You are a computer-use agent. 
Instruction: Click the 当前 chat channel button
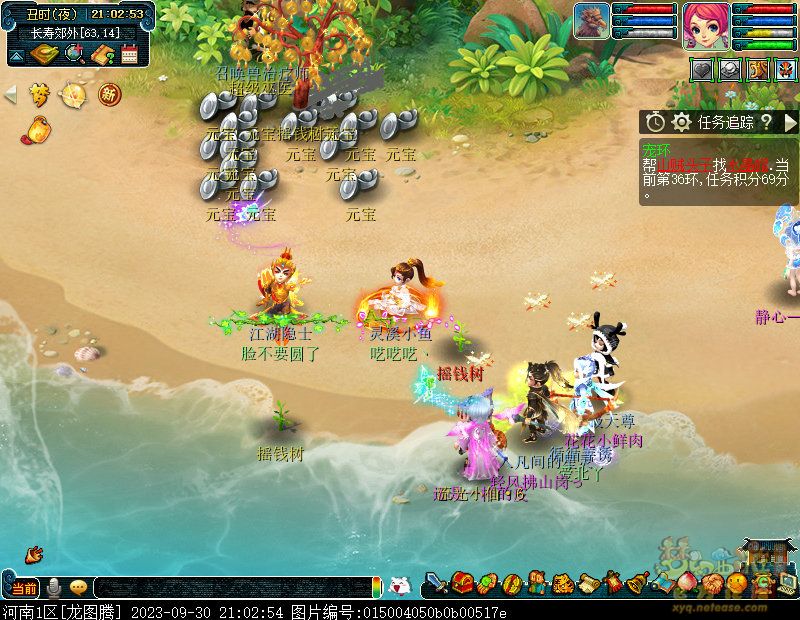pyautogui.click(x=24, y=587)
